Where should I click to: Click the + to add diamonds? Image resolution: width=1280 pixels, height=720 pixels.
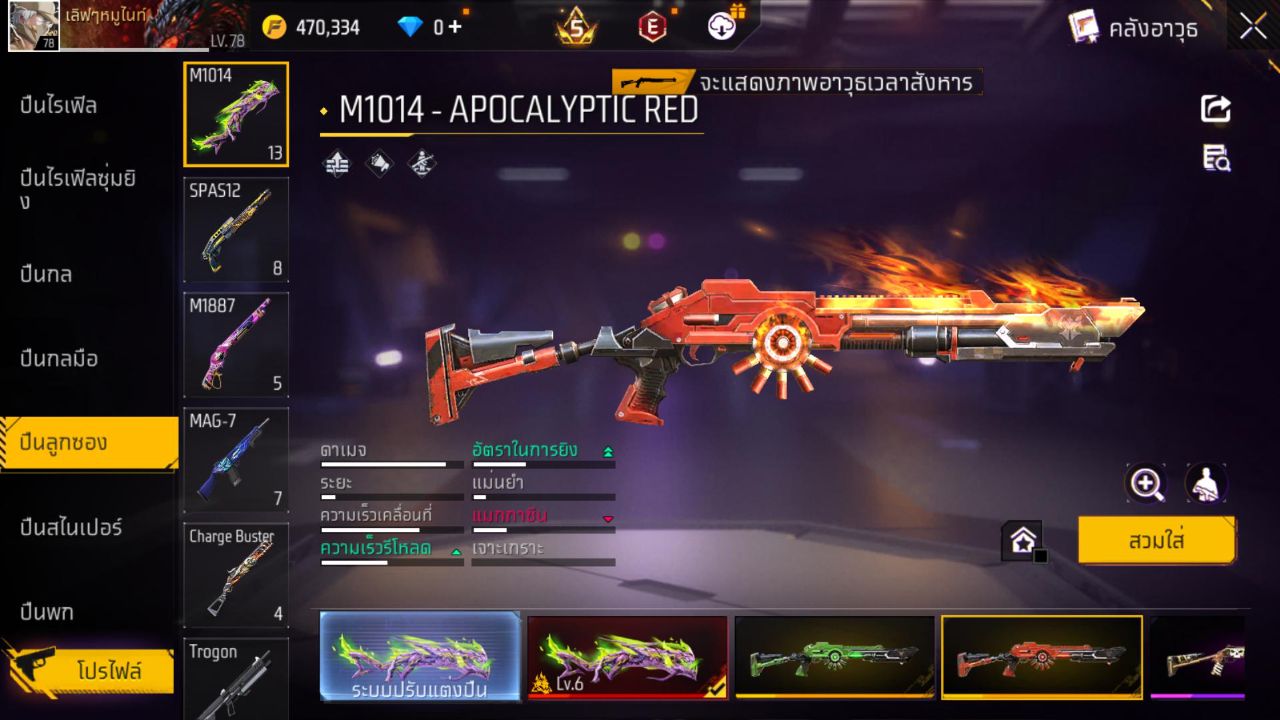point(455,27)
